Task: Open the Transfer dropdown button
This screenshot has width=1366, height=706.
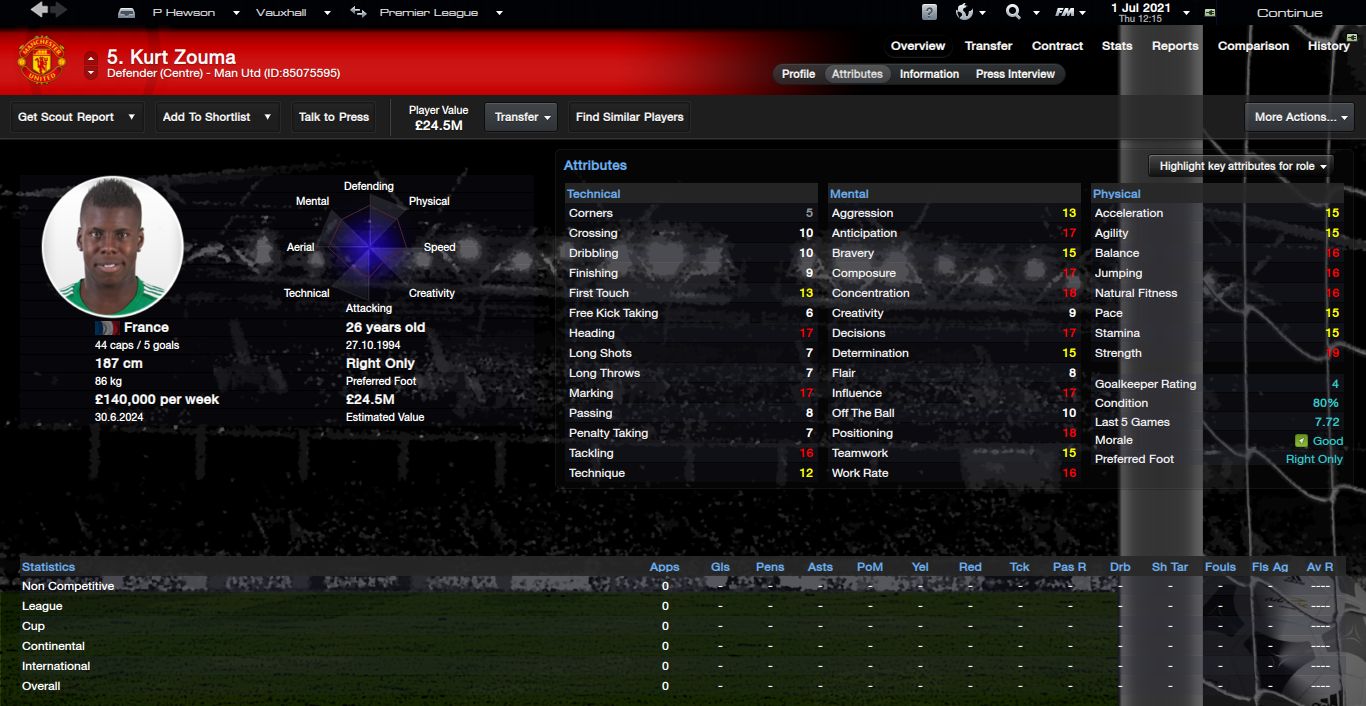Action: pyautogui.click(x=523, y=117)
